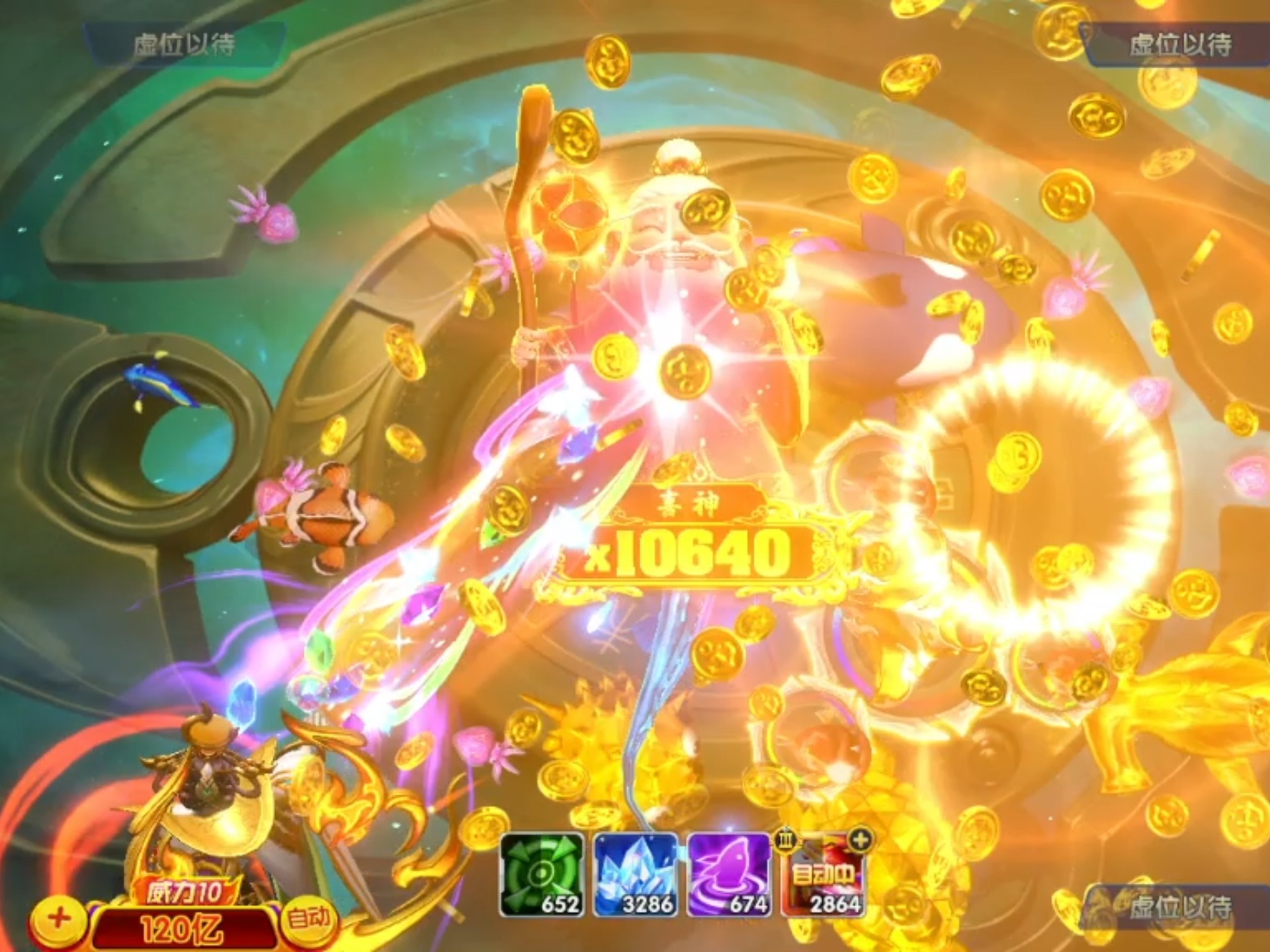1270x952 pixels.
Task: Trigger the purple shark summon skill
Action: point(729,874)
